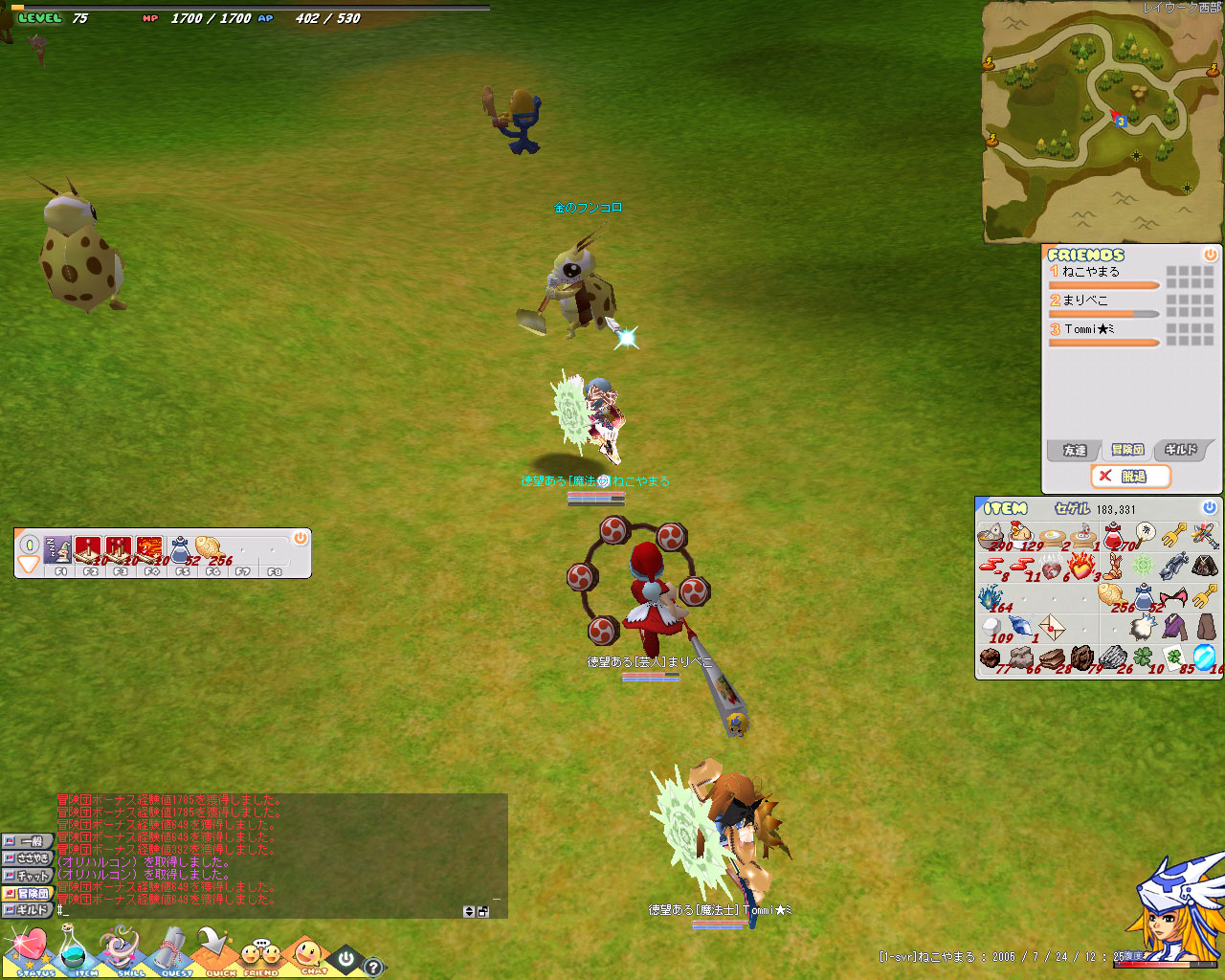Close the ITEM inventory panel
The width and height of the screenshot is (1225, 980).
pyautogui.click(x=1209, y=507)
